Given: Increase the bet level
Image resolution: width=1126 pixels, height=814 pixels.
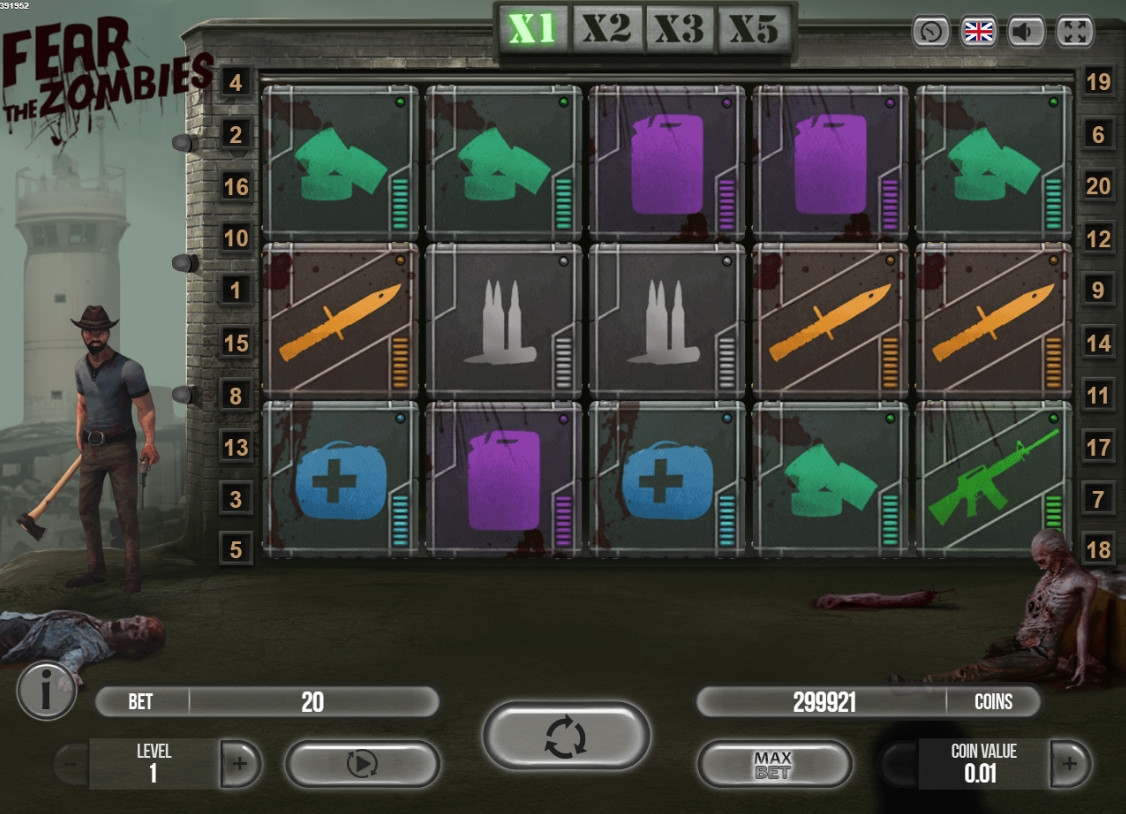Looking at the screenshot, I should [240, 765].
